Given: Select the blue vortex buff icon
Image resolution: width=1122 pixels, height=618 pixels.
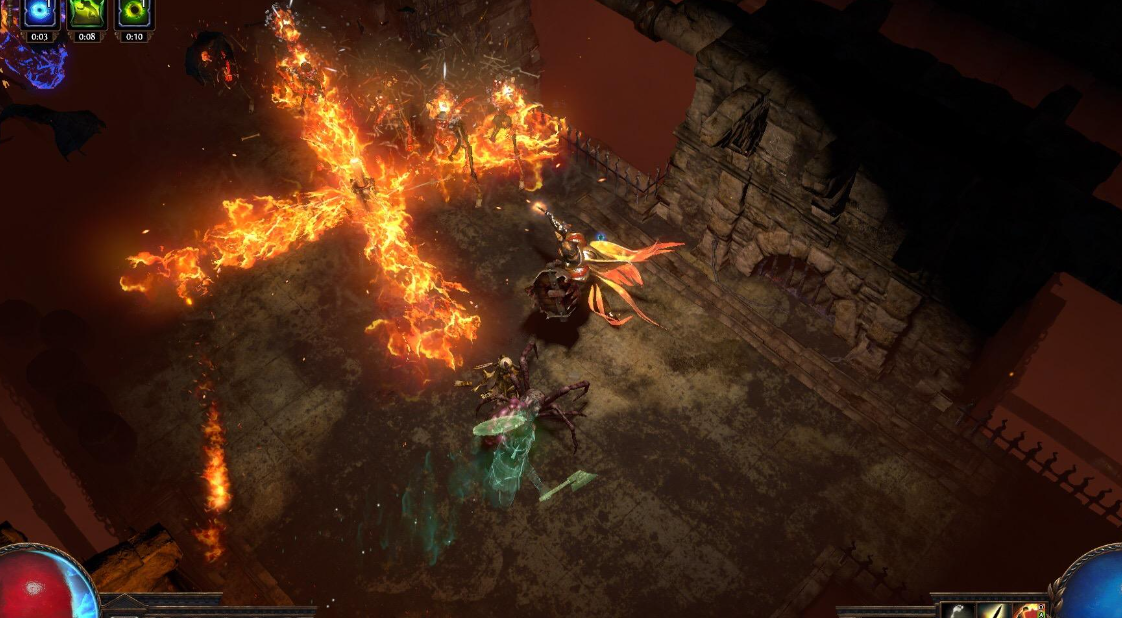Looking at the screenshot, I should click(40, 13).
